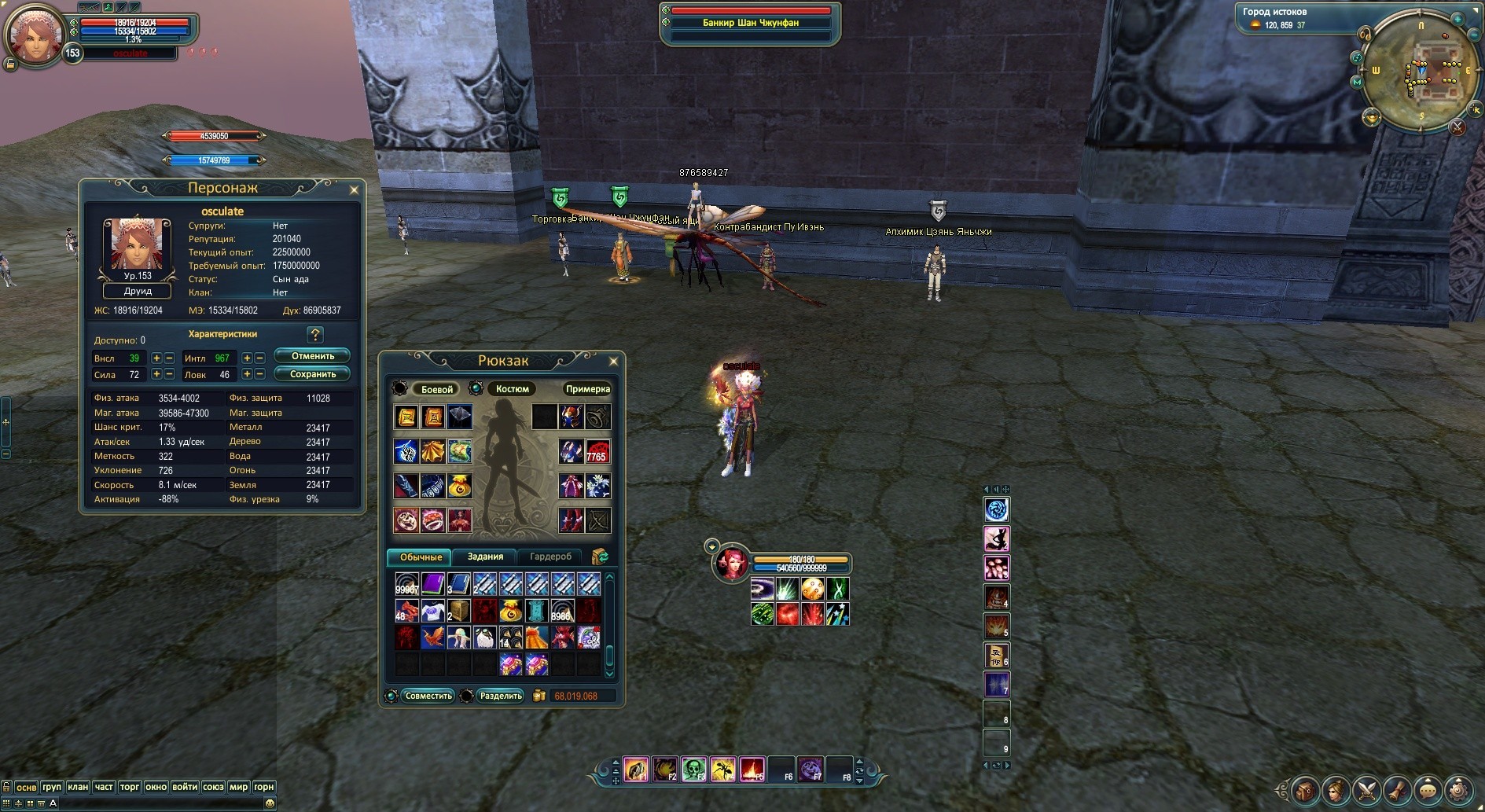Switch to the Задания inventory tab
The height and width of the screenshot is (812, 1485).
pyautogui.click(x=485, y=557)
